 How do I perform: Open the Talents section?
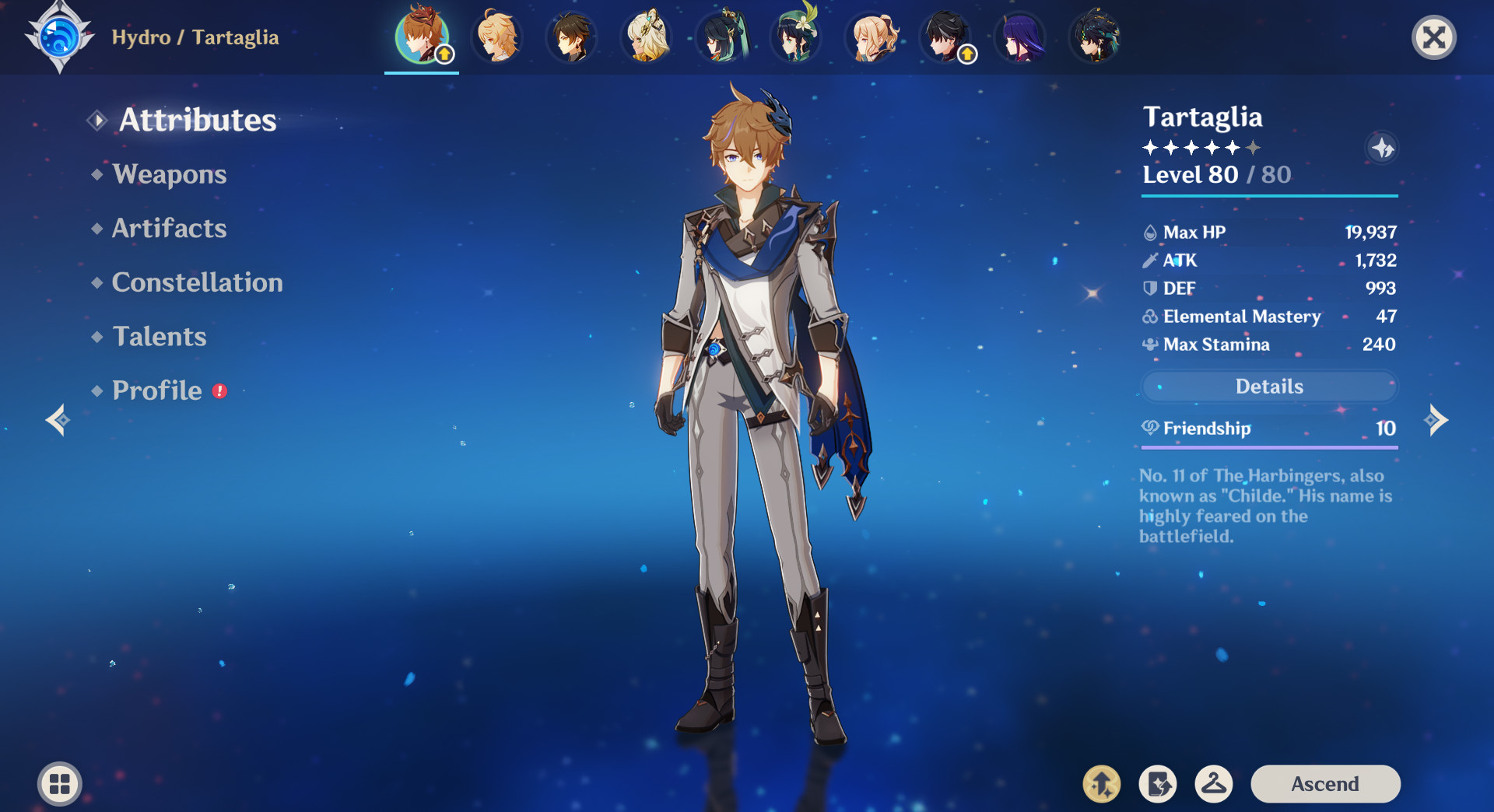click(x=159, y=336)
